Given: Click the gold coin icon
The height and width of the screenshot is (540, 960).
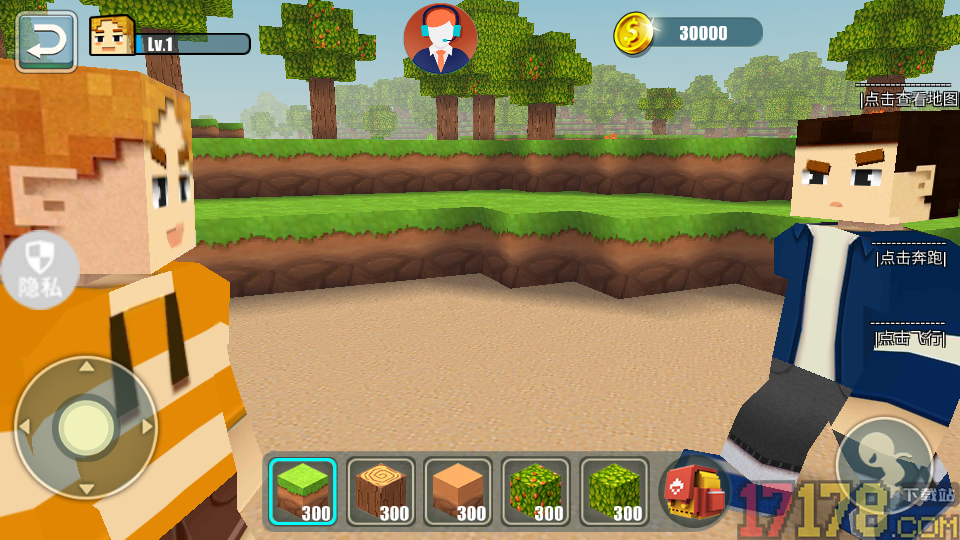Looking at the screenshot, I should click(632, 33).
